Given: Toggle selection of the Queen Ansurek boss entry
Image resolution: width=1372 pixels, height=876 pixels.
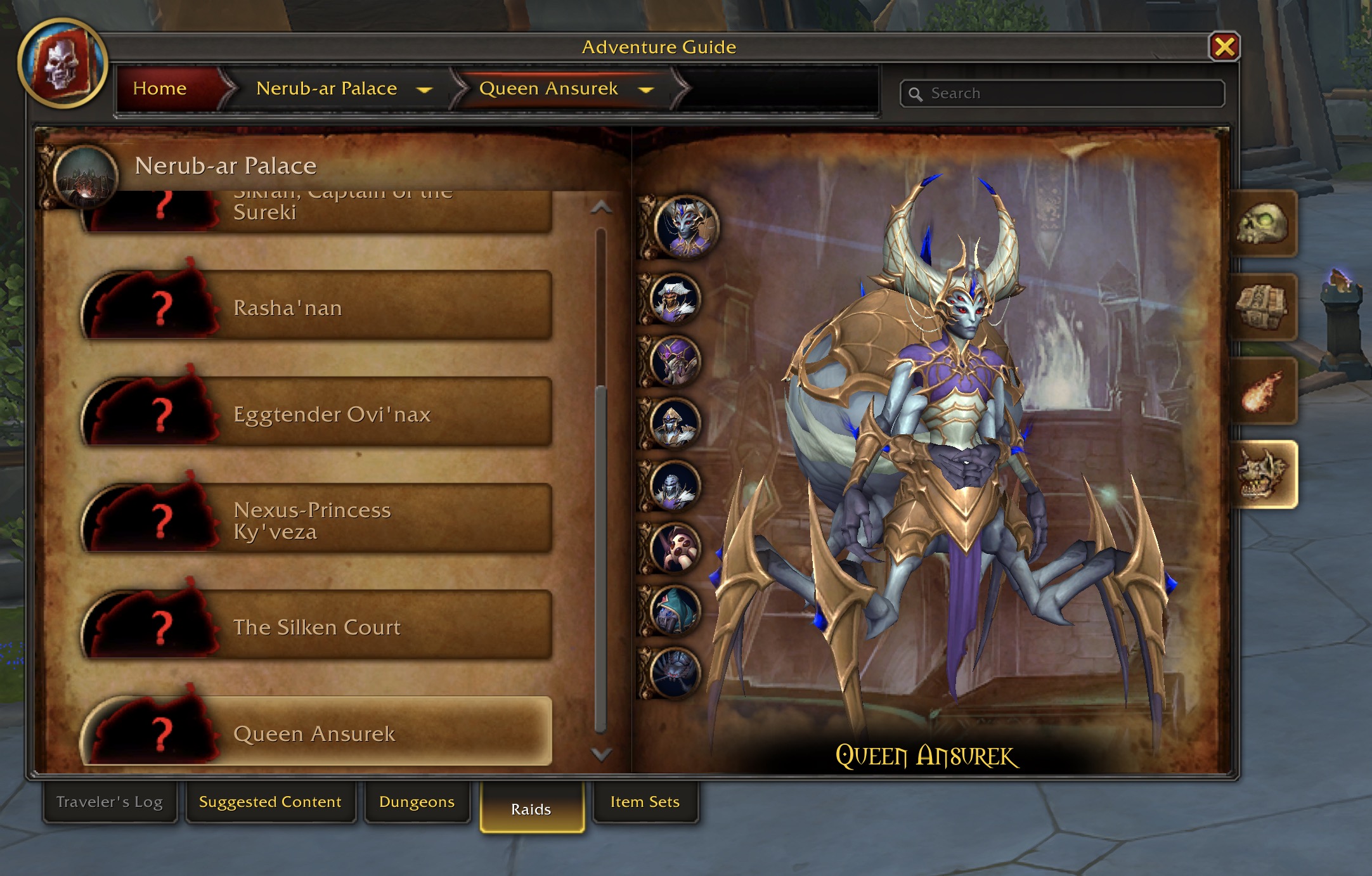Looking at the screenshot, I should [x=317, y=733].
